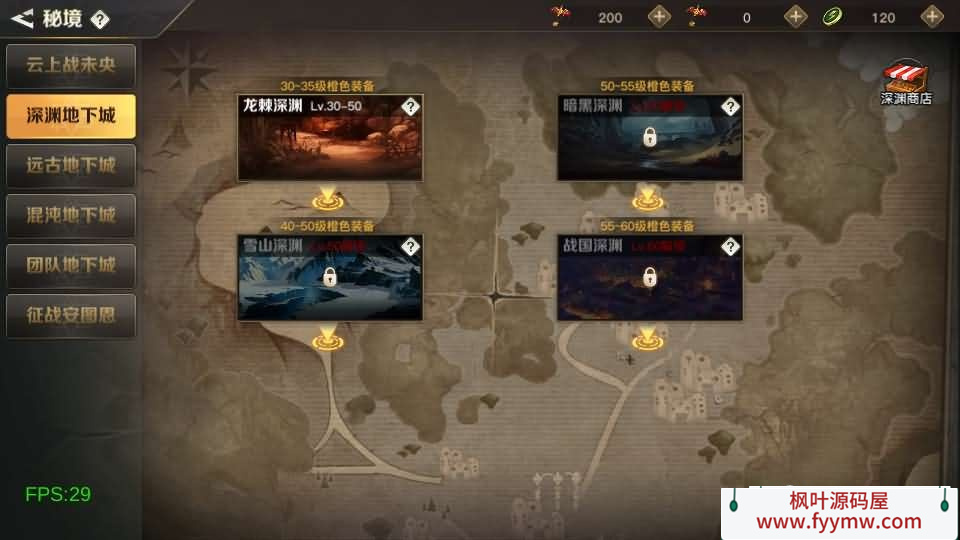This screenshot has width=960, height=540.
Task: Add more green coin currency showing 120
Action: pyautogui.click(x=932, y=16)
